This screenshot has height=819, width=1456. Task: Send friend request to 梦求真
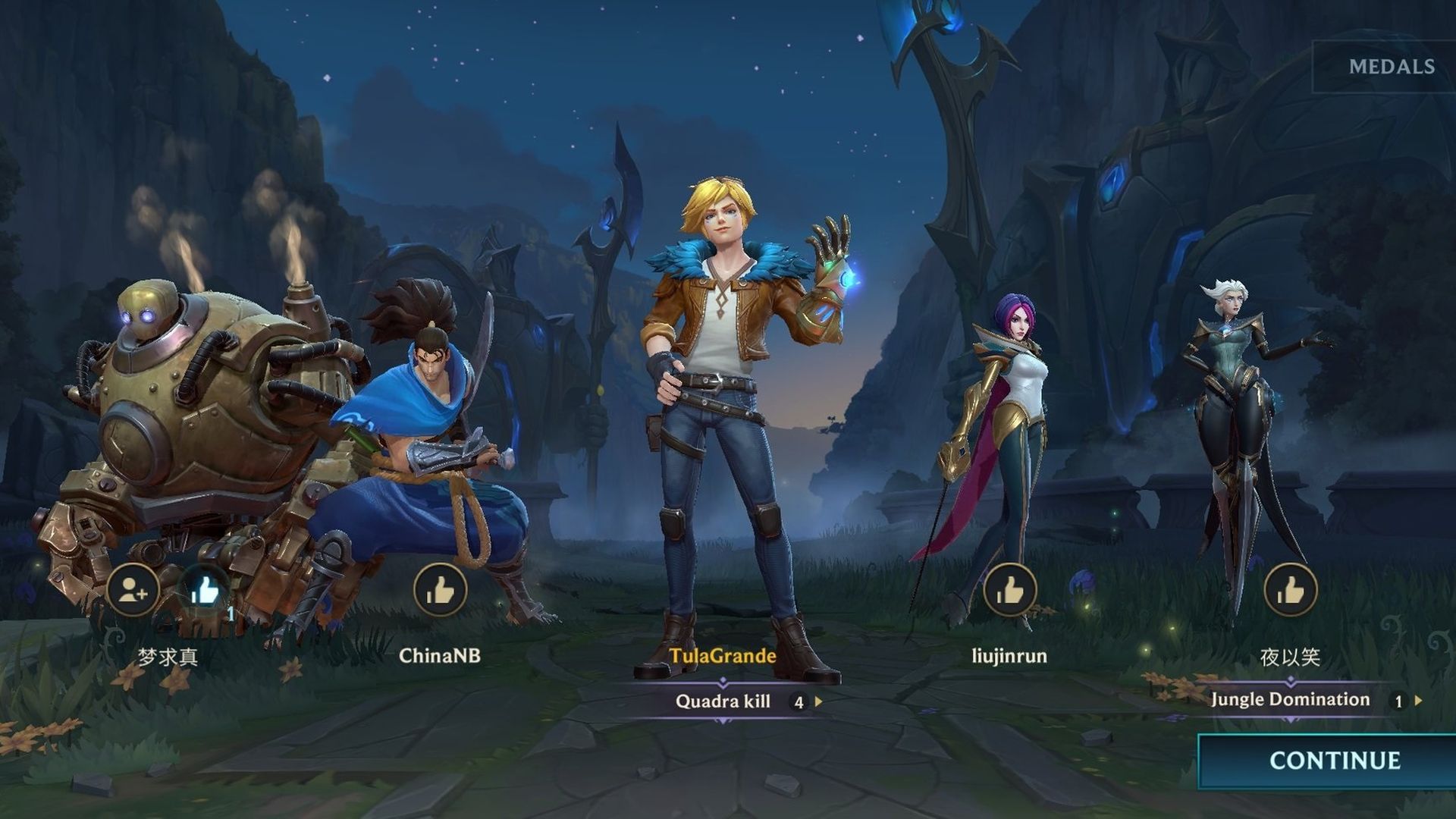click(x=133, y=590)
